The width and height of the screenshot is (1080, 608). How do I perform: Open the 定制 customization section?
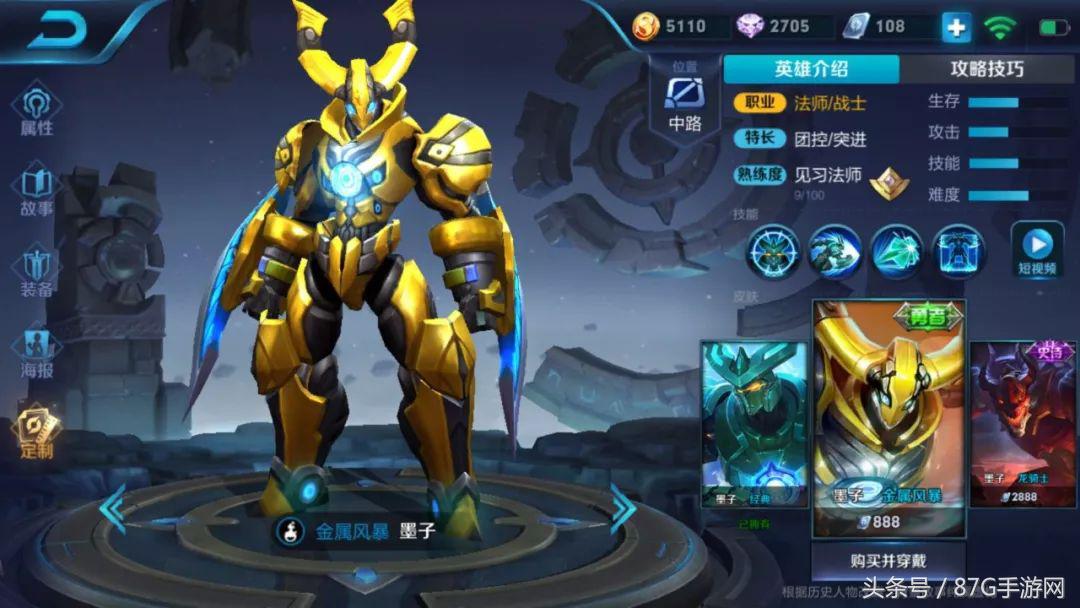37,433
